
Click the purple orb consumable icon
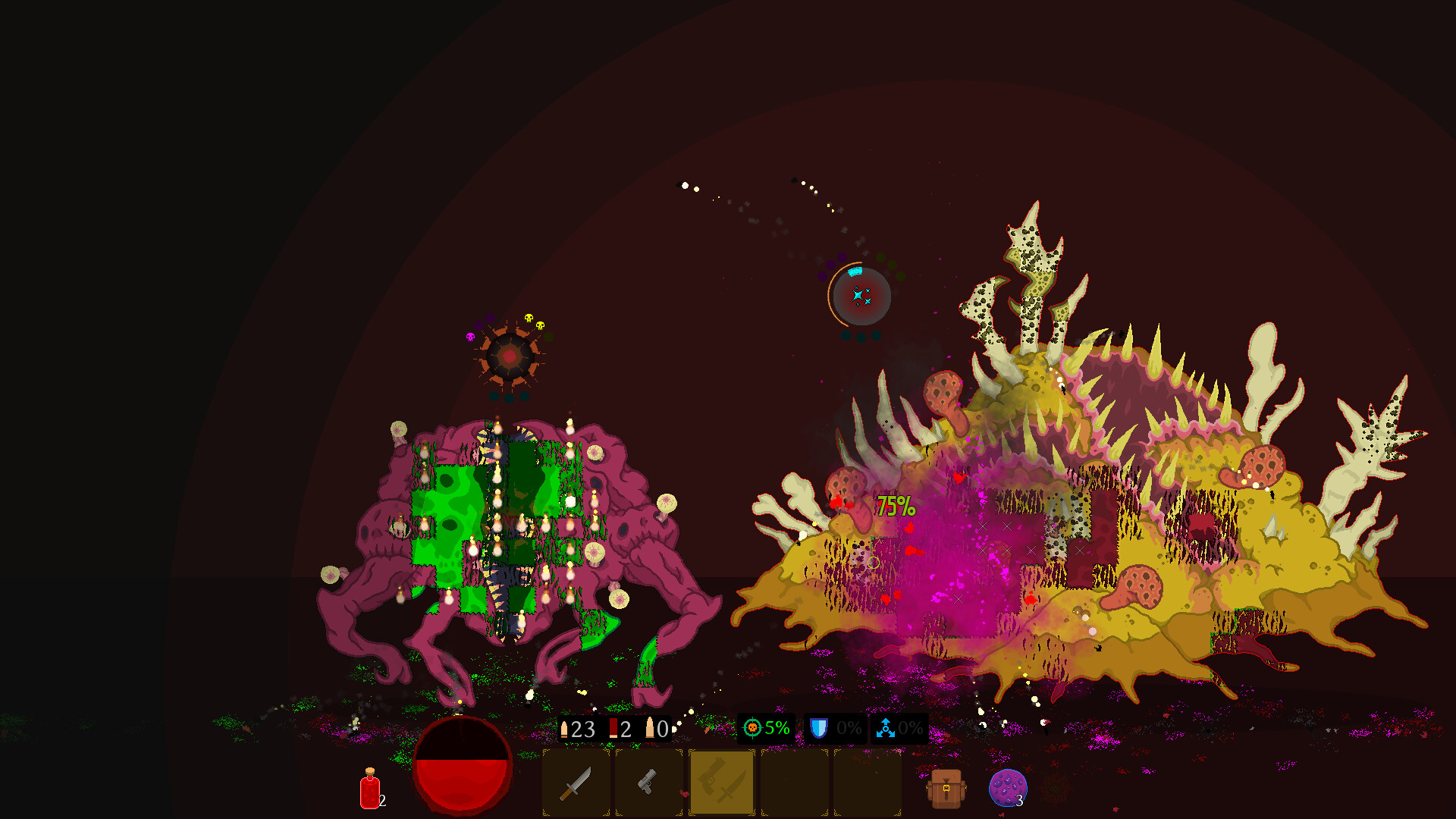[1009, 789]
